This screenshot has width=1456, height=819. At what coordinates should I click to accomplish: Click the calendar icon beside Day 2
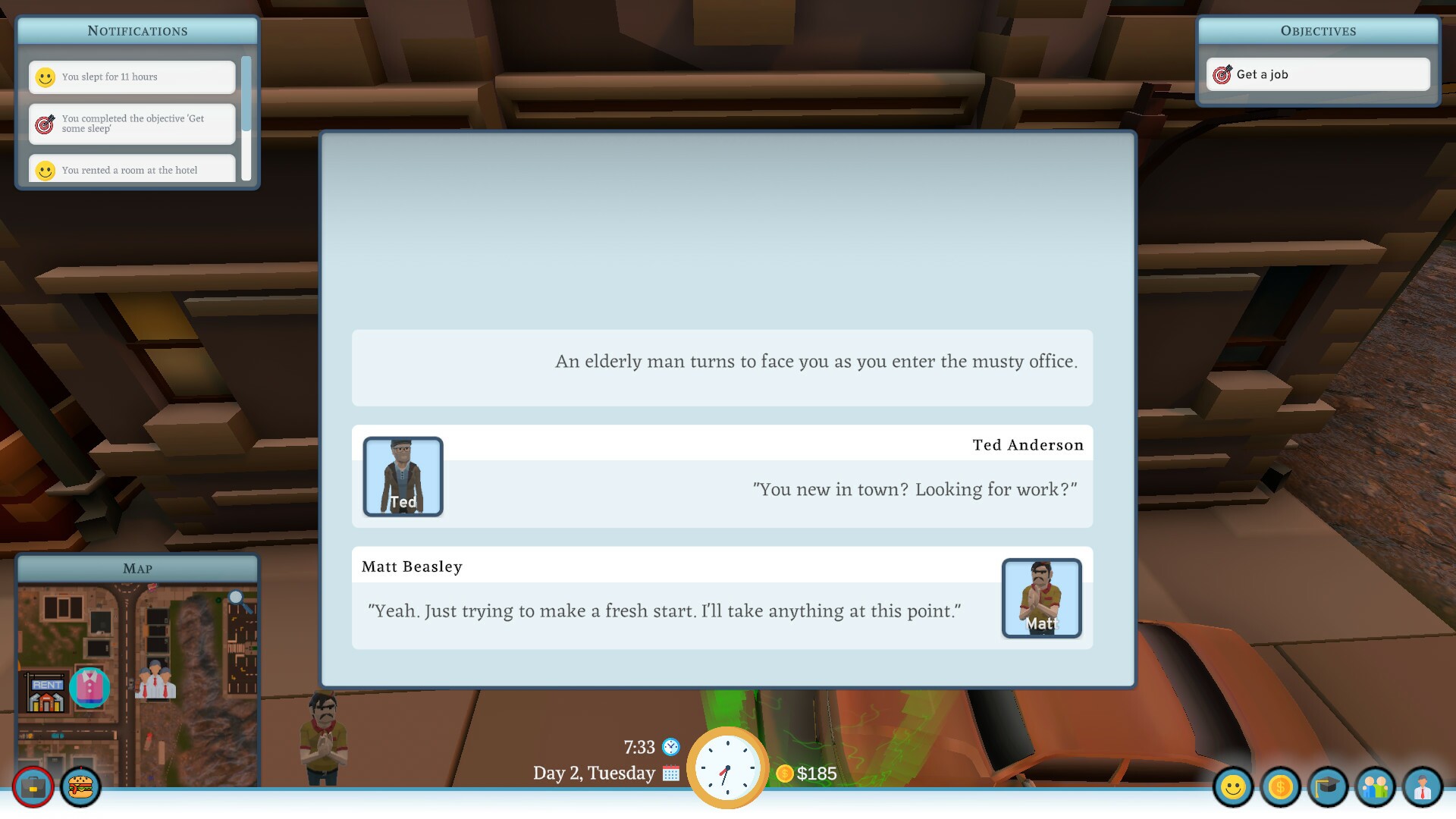pyautogui.click(x=670, y=774)
